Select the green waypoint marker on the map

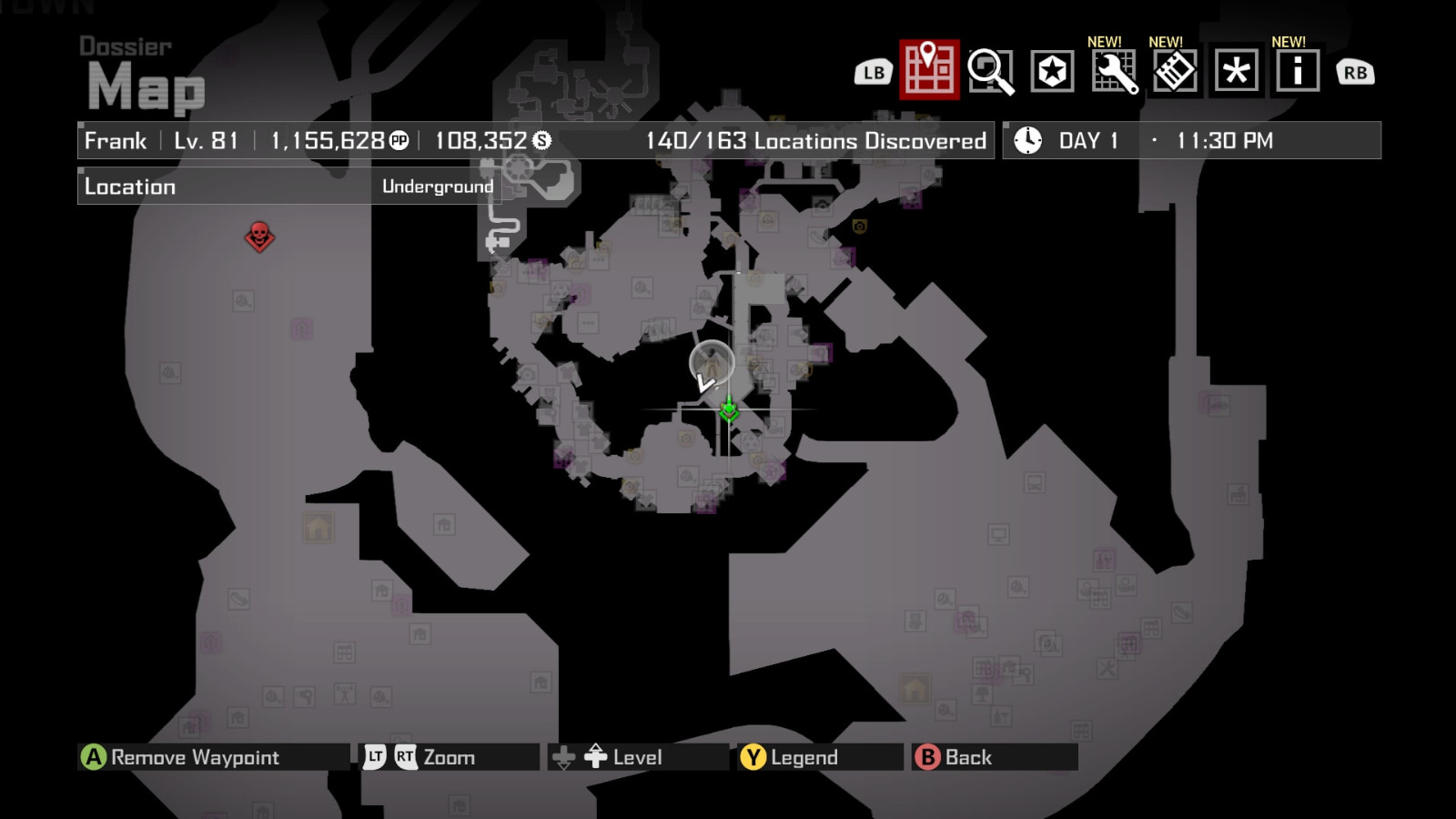[730, 411]
